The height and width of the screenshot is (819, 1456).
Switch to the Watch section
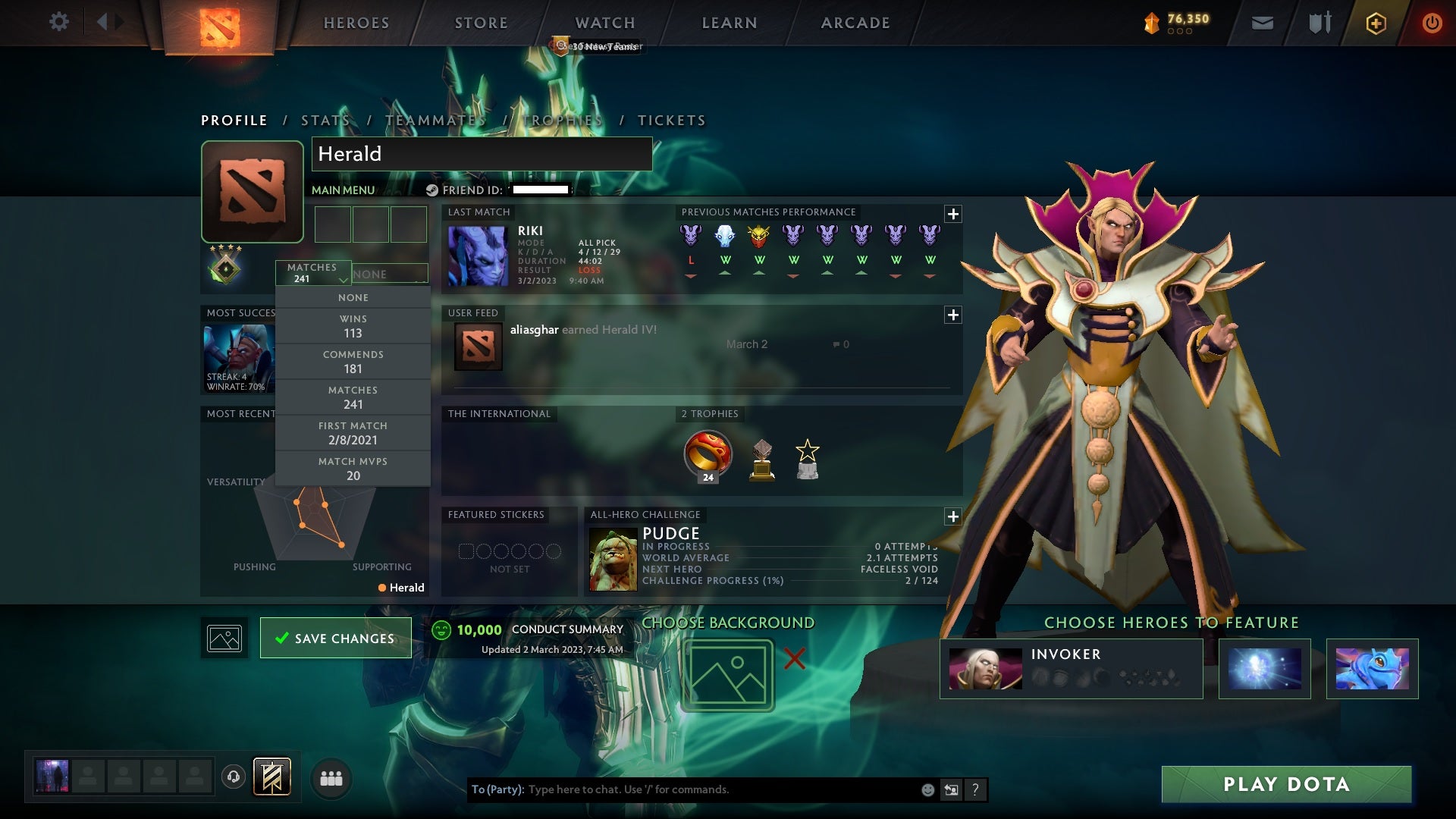coord(605,23)
